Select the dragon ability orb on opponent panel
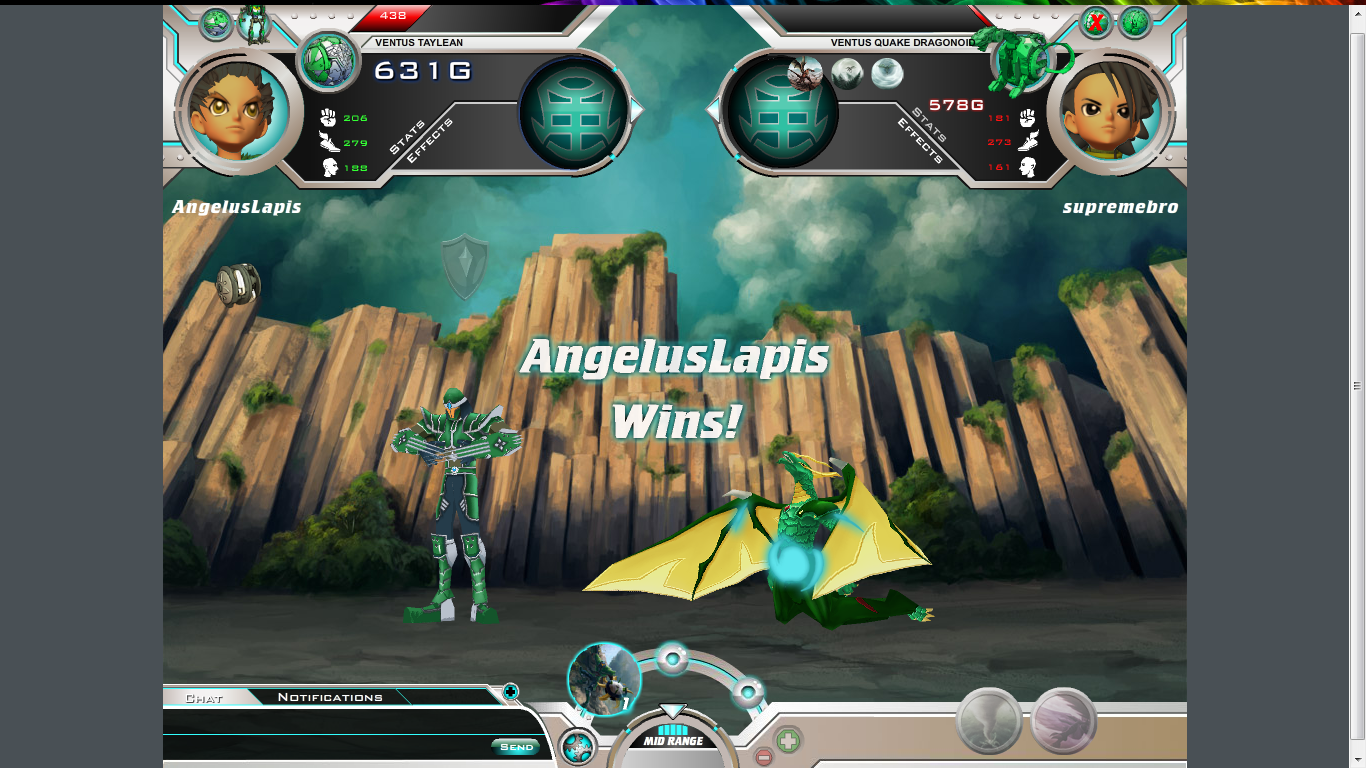 click(x=805, y=72)
